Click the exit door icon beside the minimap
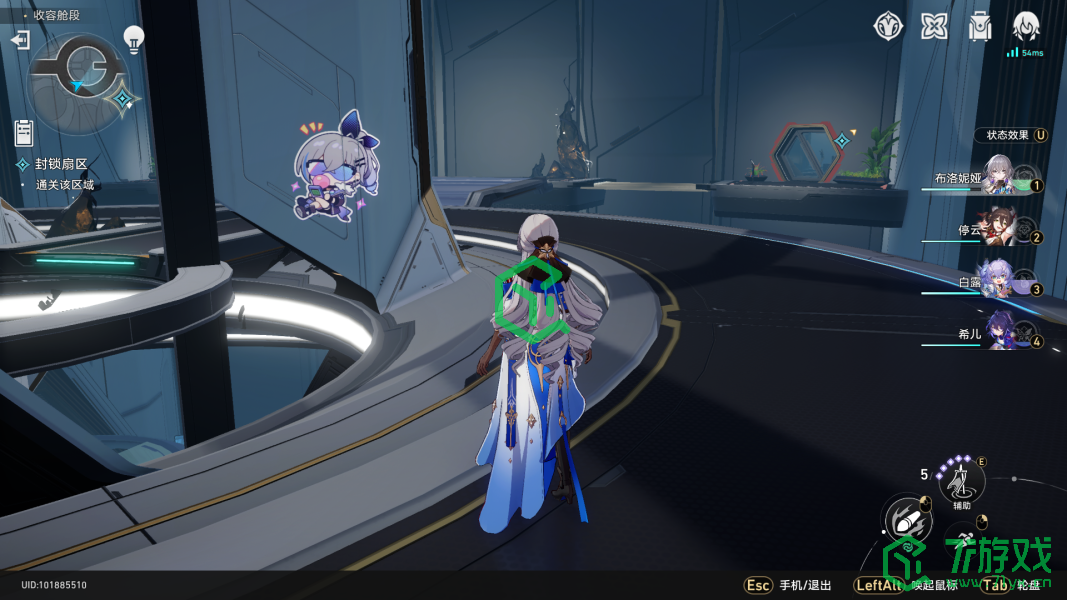This screenshot has width=1067, height=600. [x=20, y=40]
